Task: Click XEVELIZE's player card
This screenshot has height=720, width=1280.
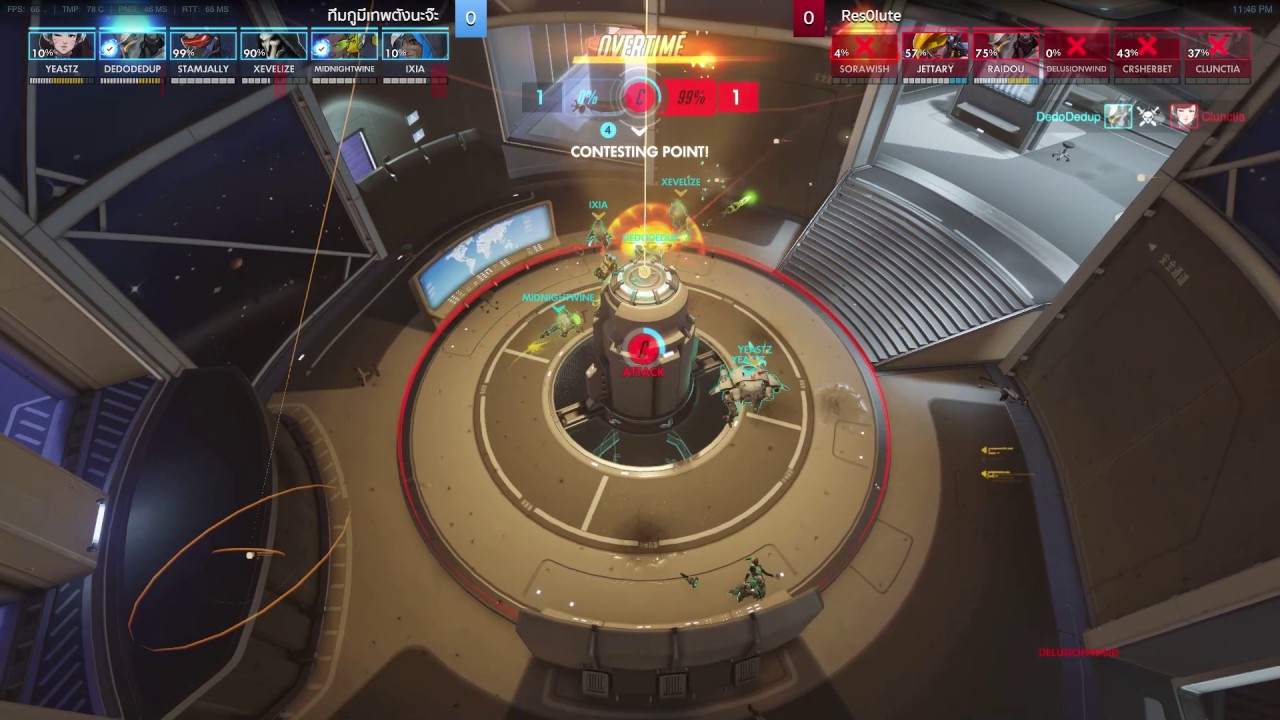Action: pos(273,47)
